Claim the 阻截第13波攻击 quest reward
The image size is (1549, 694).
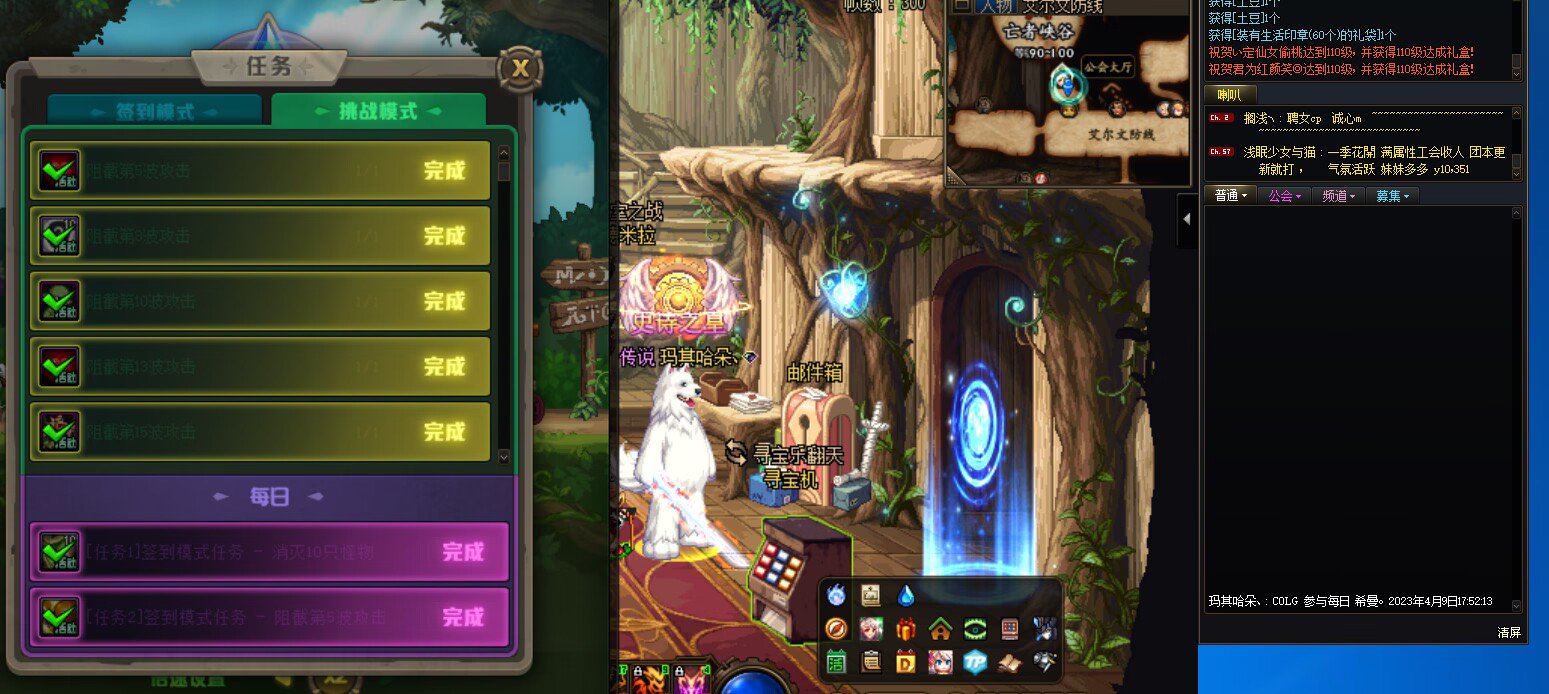[x=444, y=366]
